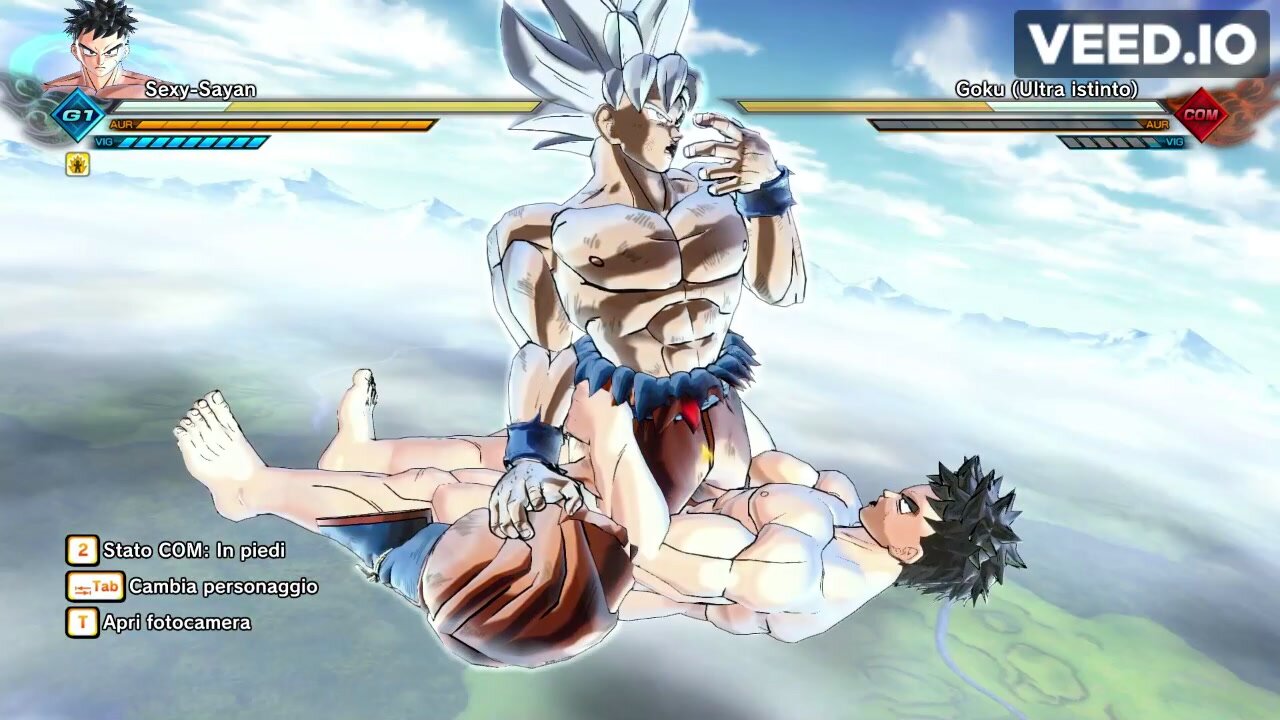Click Stato COM: In piedi prompt
Image resolution: width=1280 pixels, height=720 pixels.
[x=193, y=550]
